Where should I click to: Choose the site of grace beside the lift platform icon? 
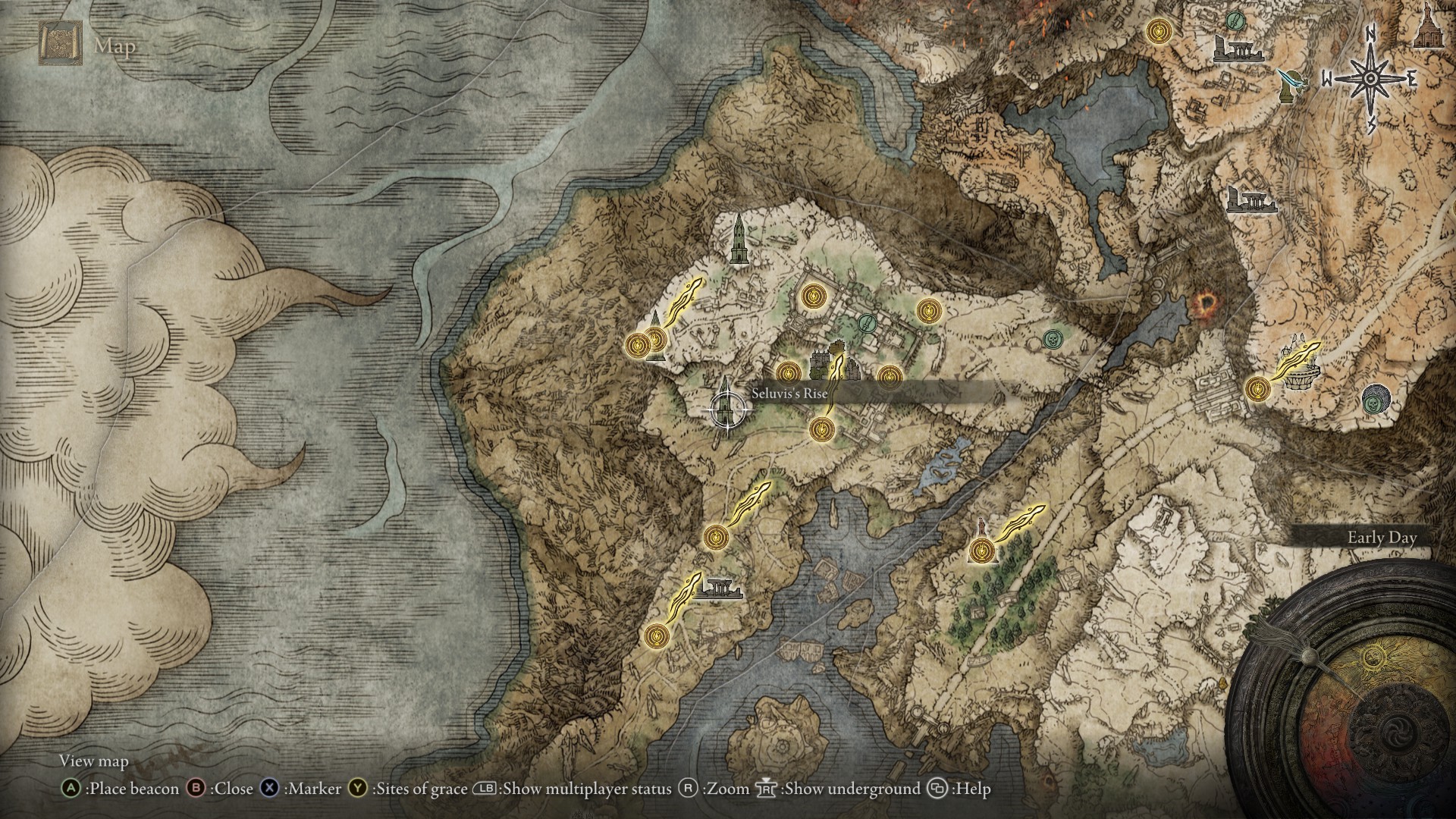point(1258,389)
